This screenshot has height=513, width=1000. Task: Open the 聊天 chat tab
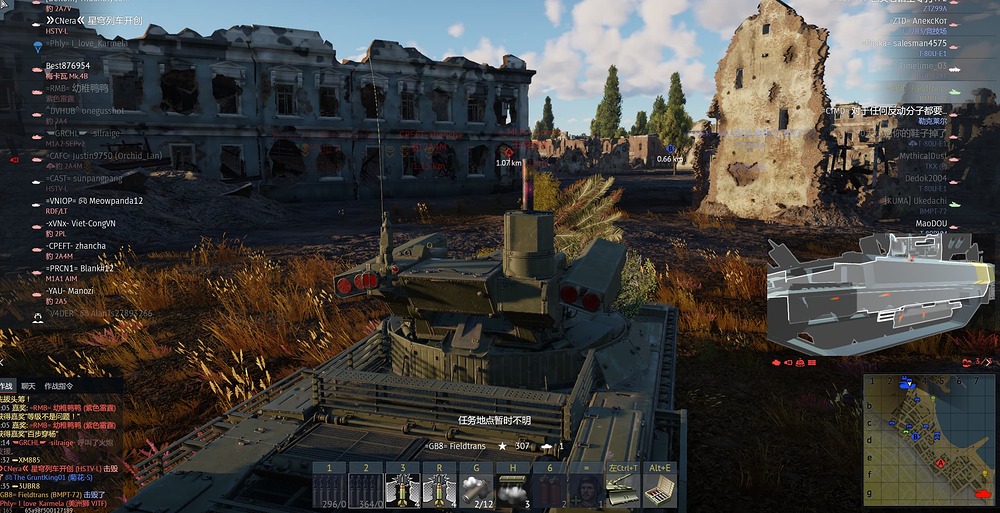pyautogui.click(x=28, y=386)
